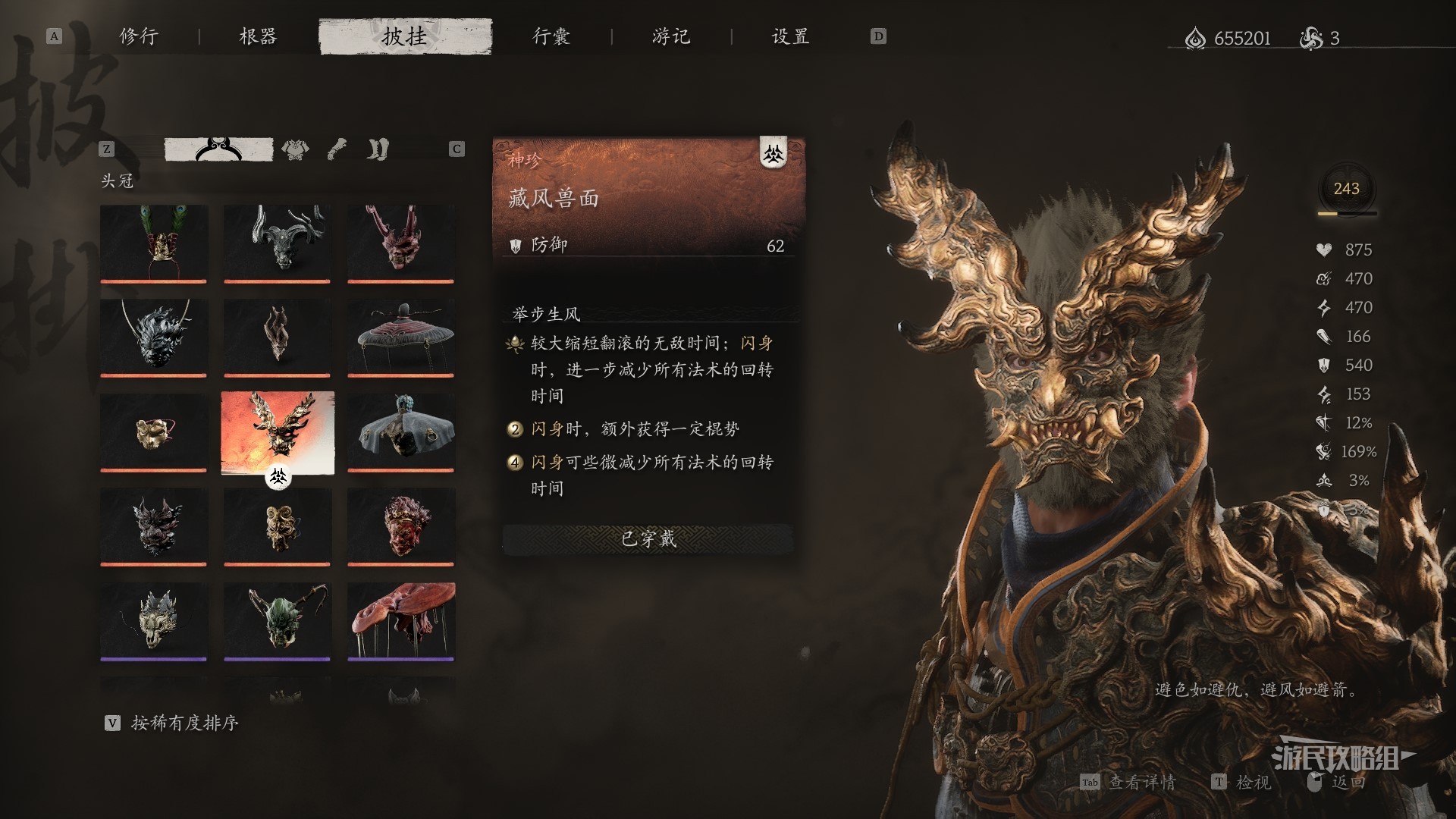Open the 修行 tab
Image resolution: width=1456 pixels, height=819 pixels.
tap(139, 36)
